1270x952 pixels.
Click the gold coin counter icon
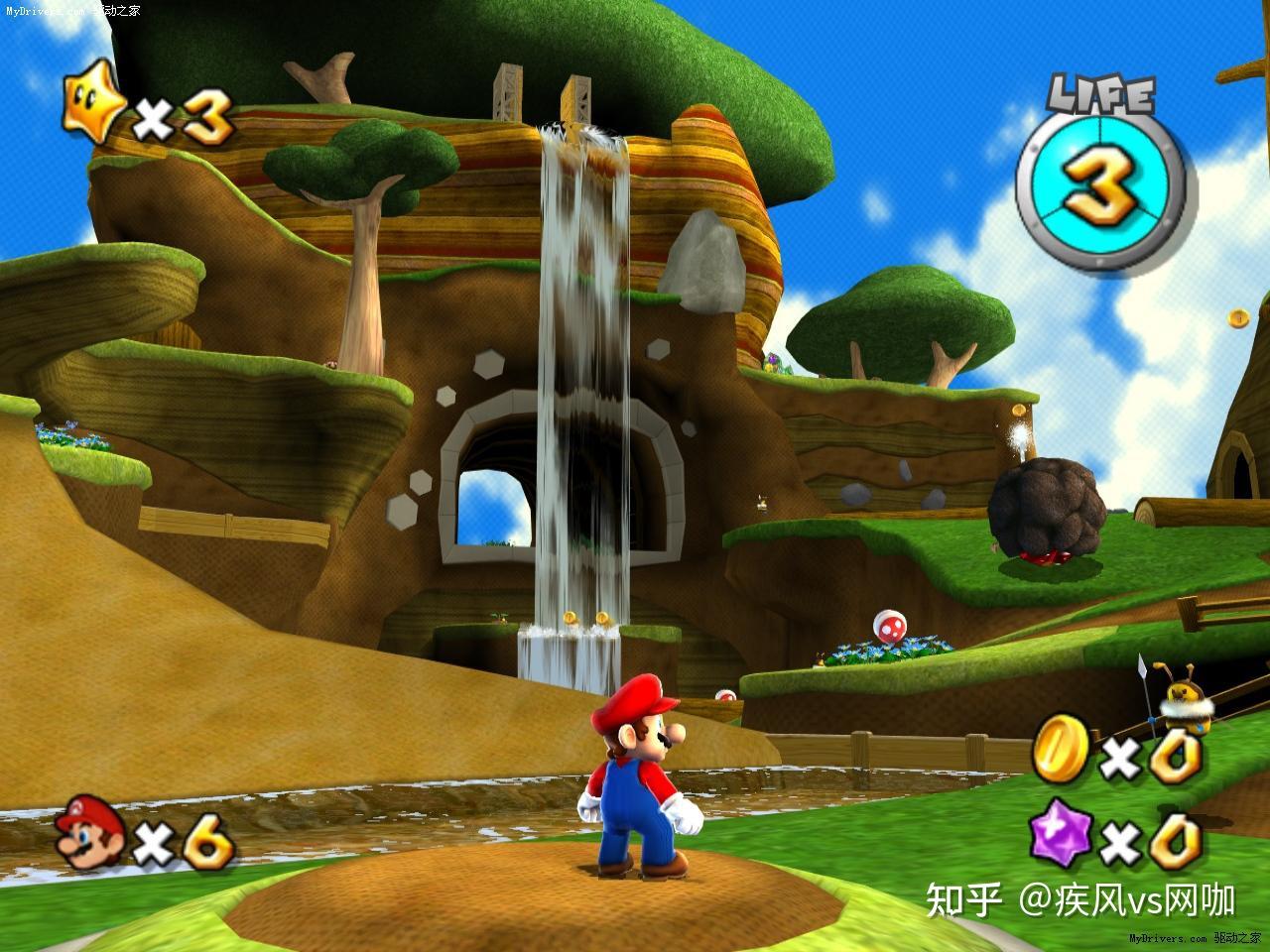(x=1062, y=751)
